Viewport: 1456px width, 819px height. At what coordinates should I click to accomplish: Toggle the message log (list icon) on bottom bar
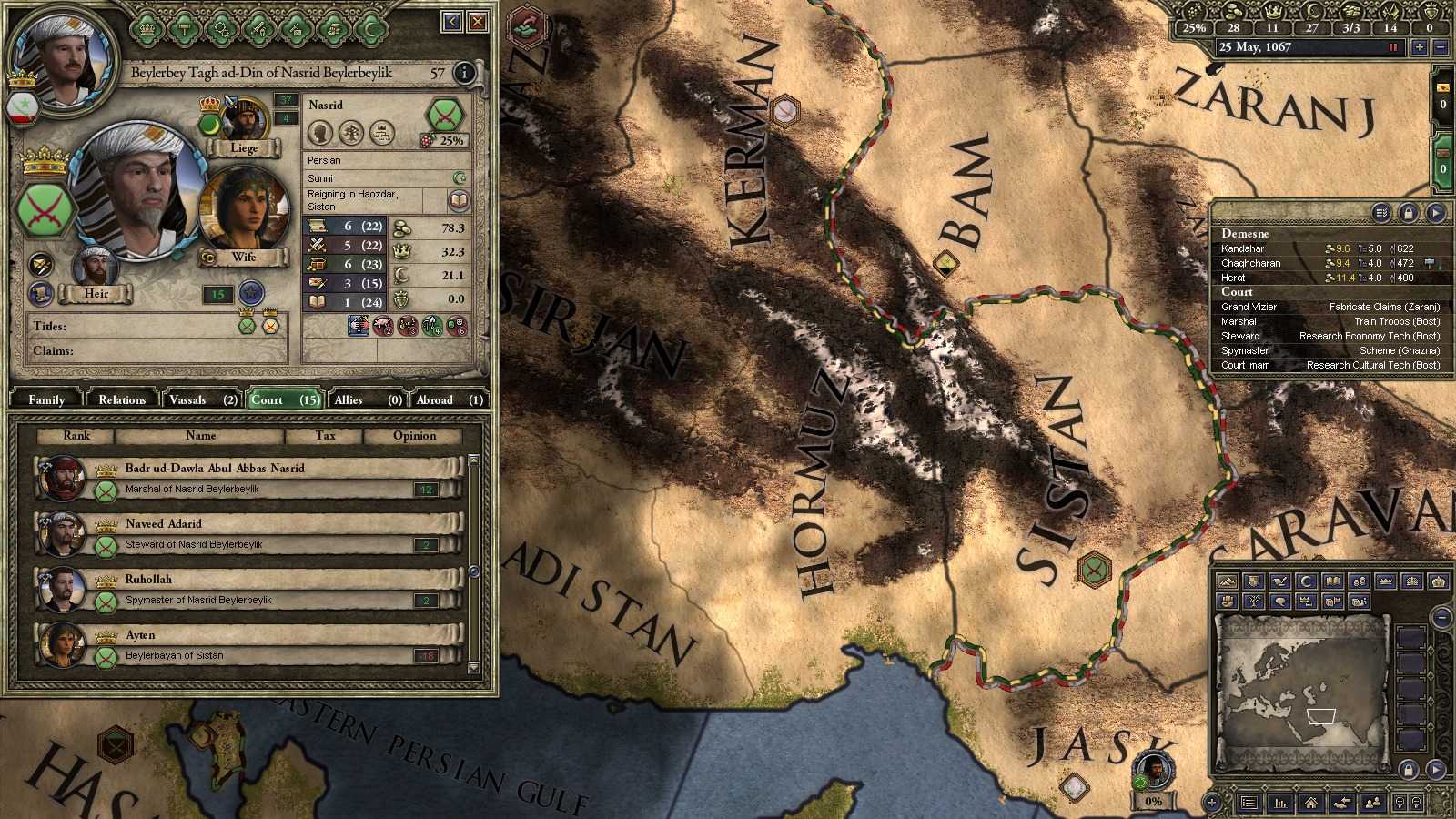coord(1249,803)
